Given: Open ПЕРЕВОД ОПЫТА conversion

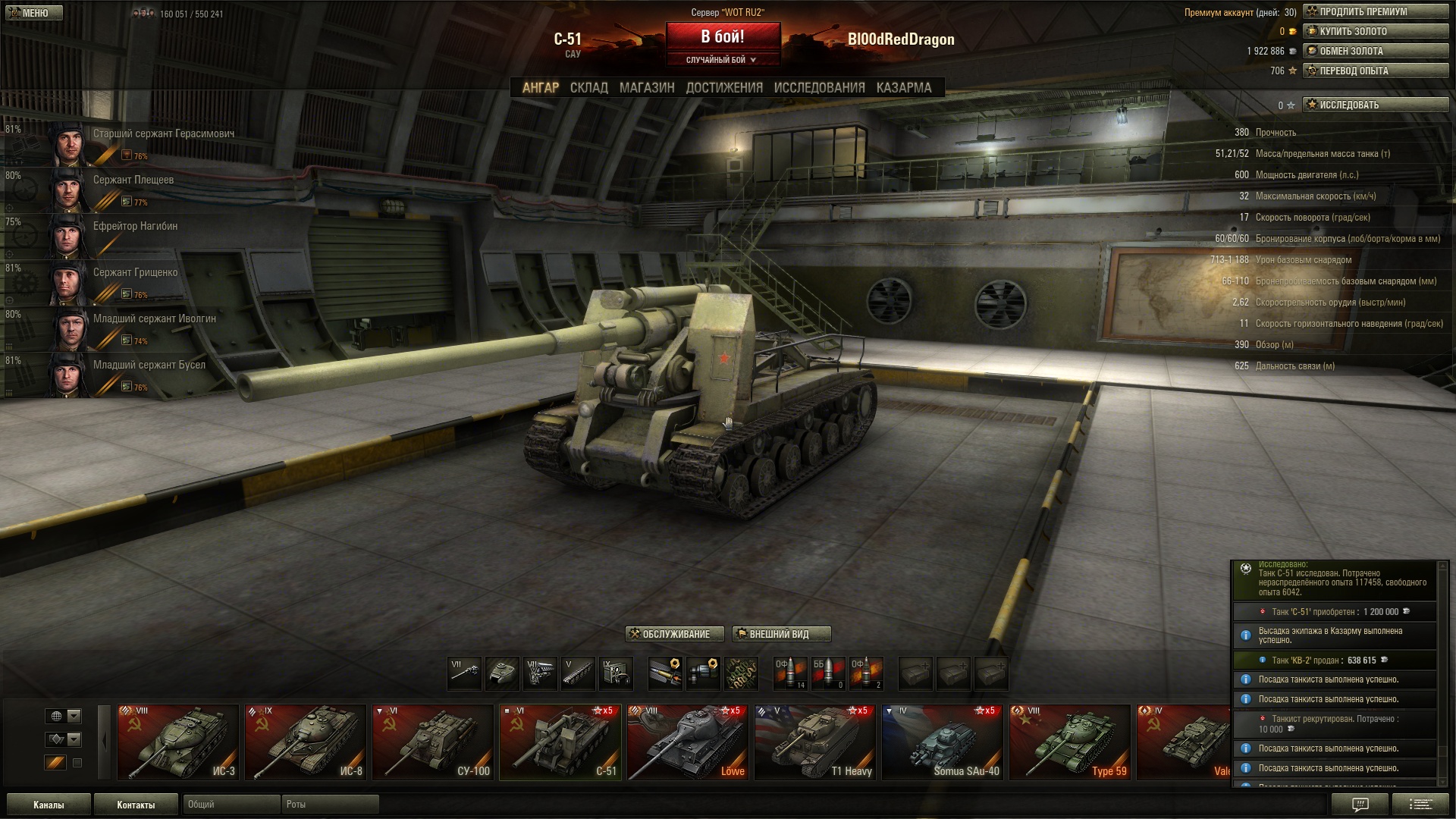Looking at the screenshot, I should tap(1375, 71).
